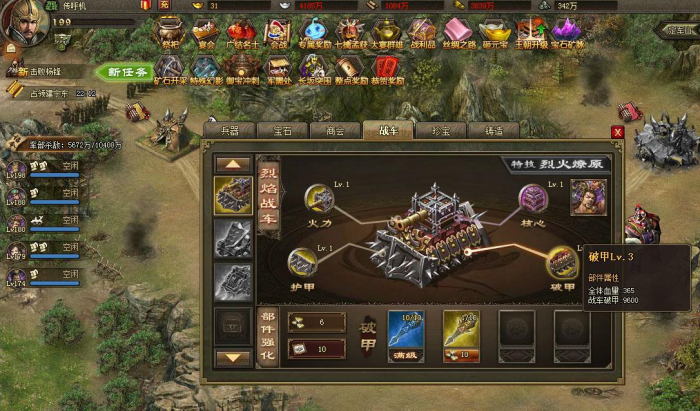Switch to the 兵器 tab
The width and height of the screenshot is (700, 411).
pos(229,130)
